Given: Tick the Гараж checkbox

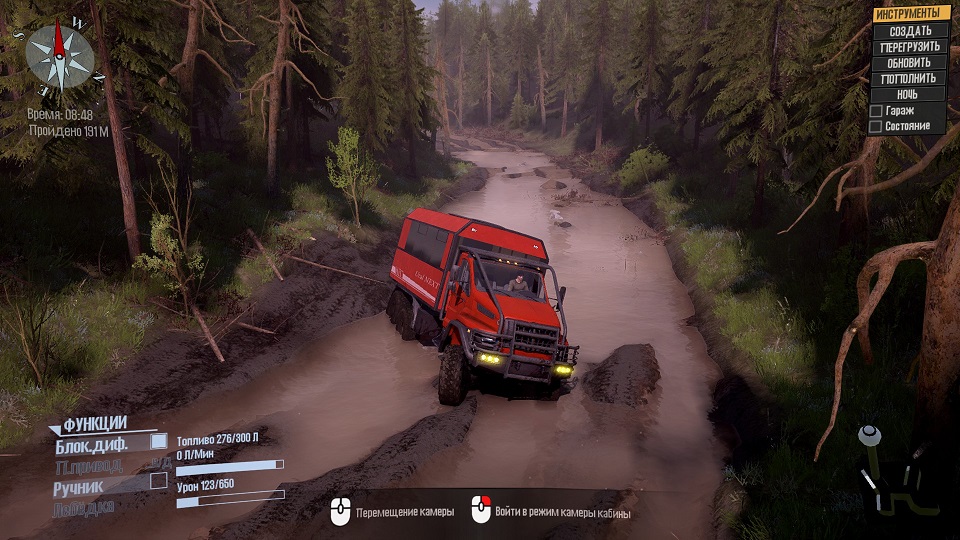Looking at the screenshot, I should (x=876, y=111).
